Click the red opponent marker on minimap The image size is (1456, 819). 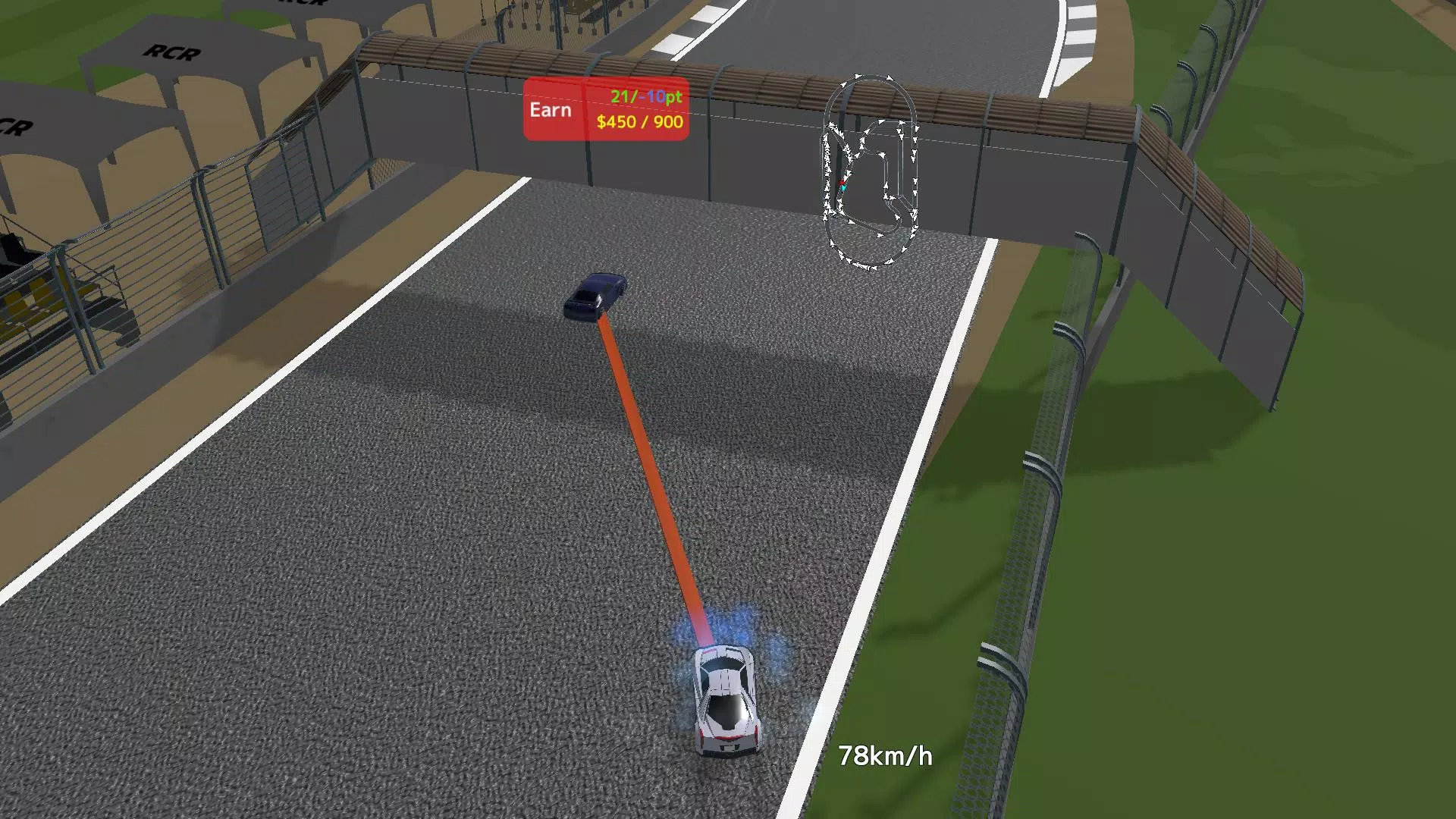click(x=843, y=182)
